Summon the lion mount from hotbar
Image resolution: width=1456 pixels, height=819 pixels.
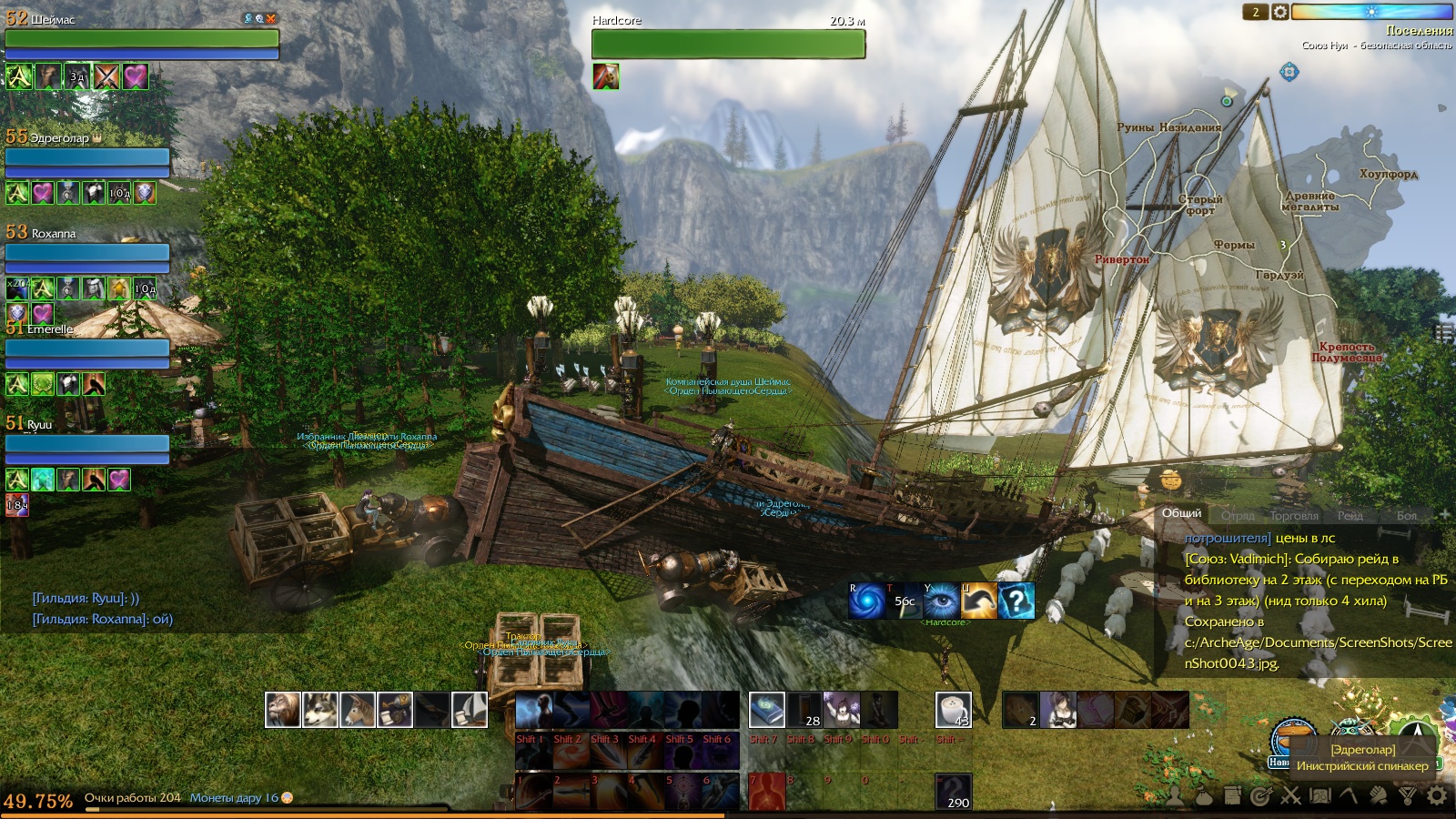pos(283,710)
